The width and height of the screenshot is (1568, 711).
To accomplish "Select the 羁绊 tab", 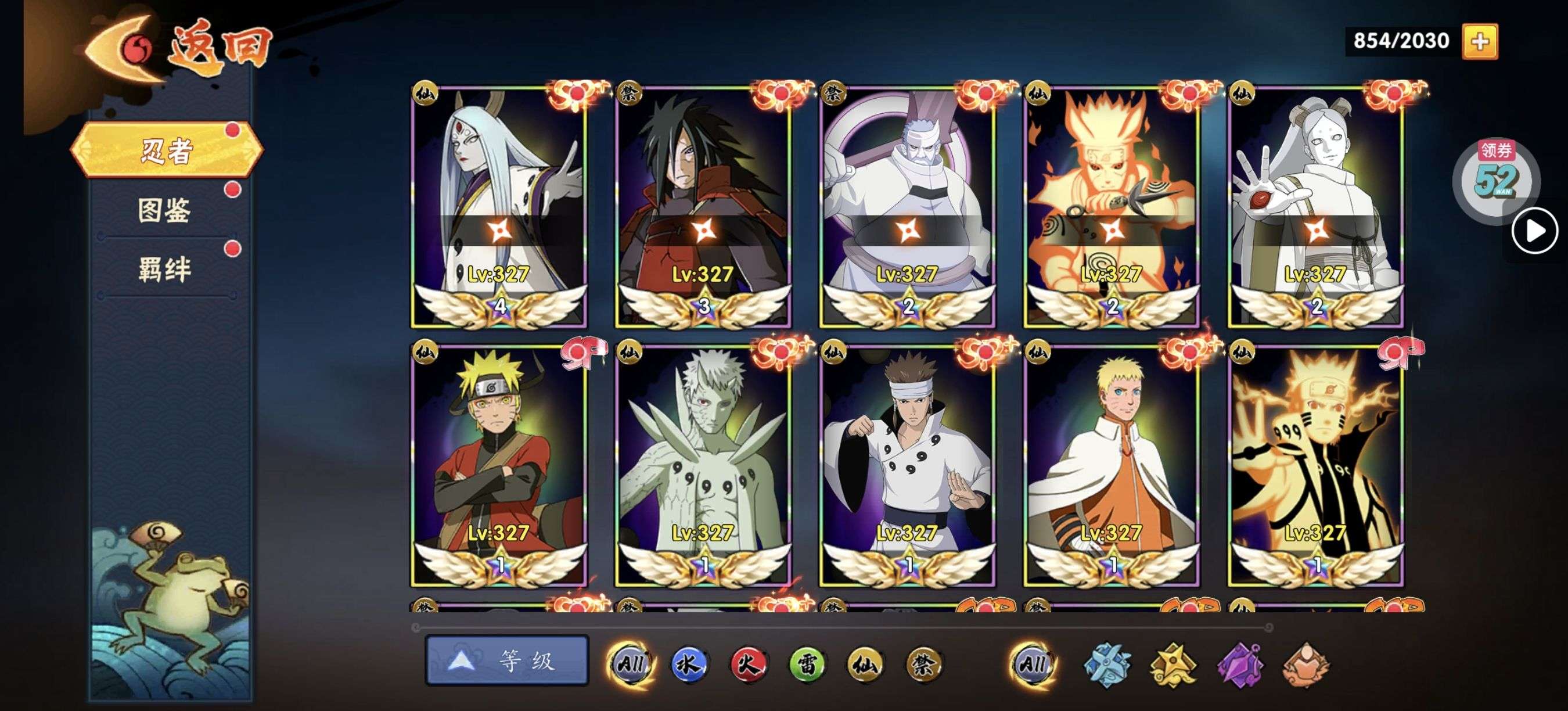I will 164,269.
